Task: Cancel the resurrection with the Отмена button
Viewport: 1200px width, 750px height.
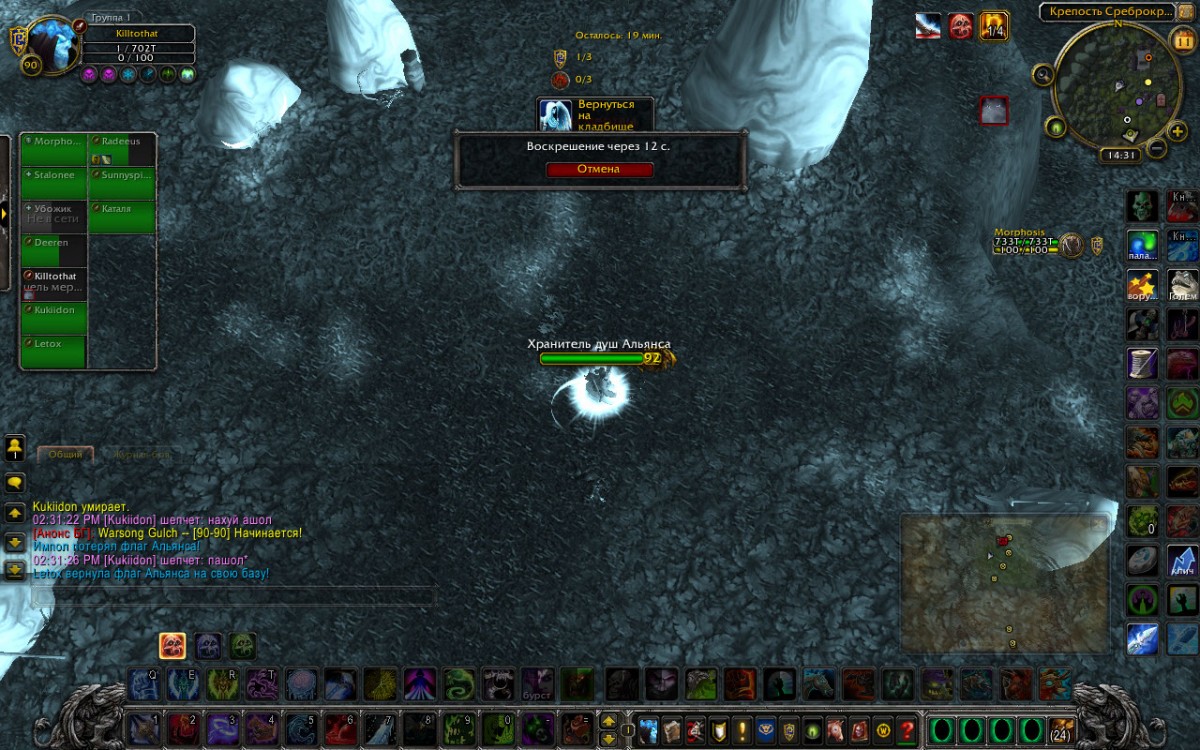Action: click(600, 169)
